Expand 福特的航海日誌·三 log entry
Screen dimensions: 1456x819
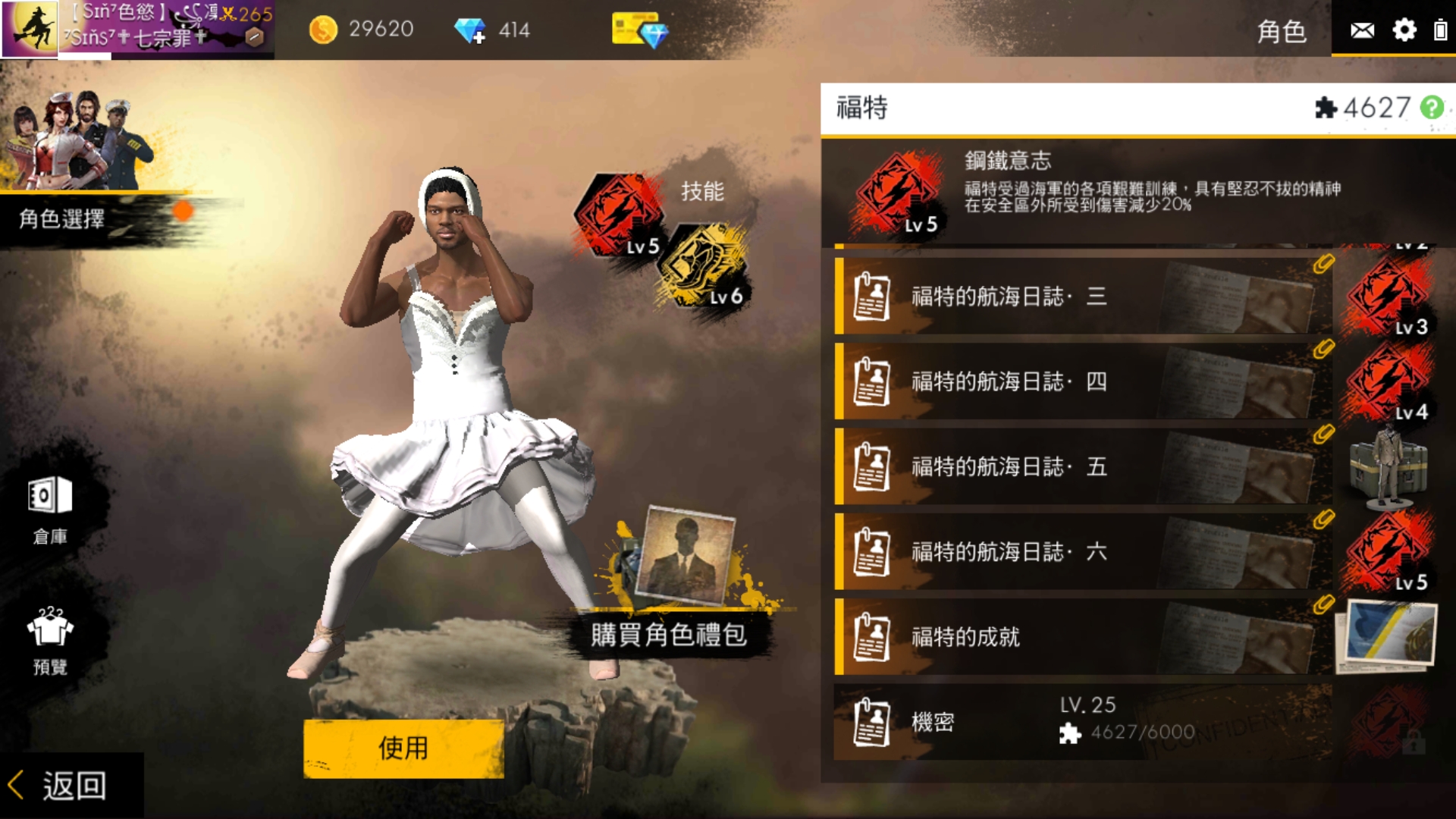[x=1062, y=297]
